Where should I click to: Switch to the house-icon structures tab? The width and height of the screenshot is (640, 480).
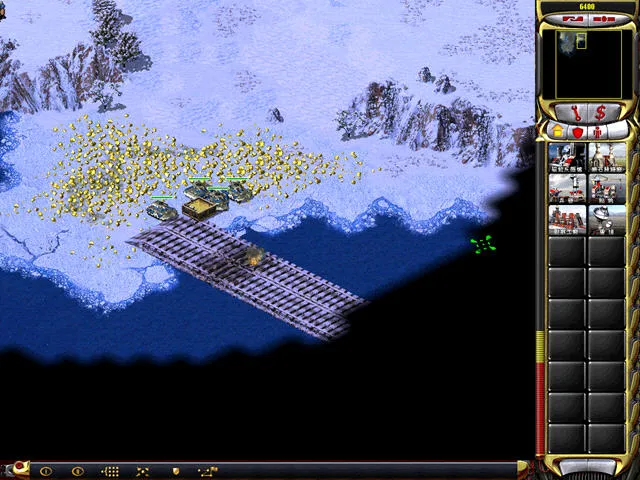click(x=558, y=131)
